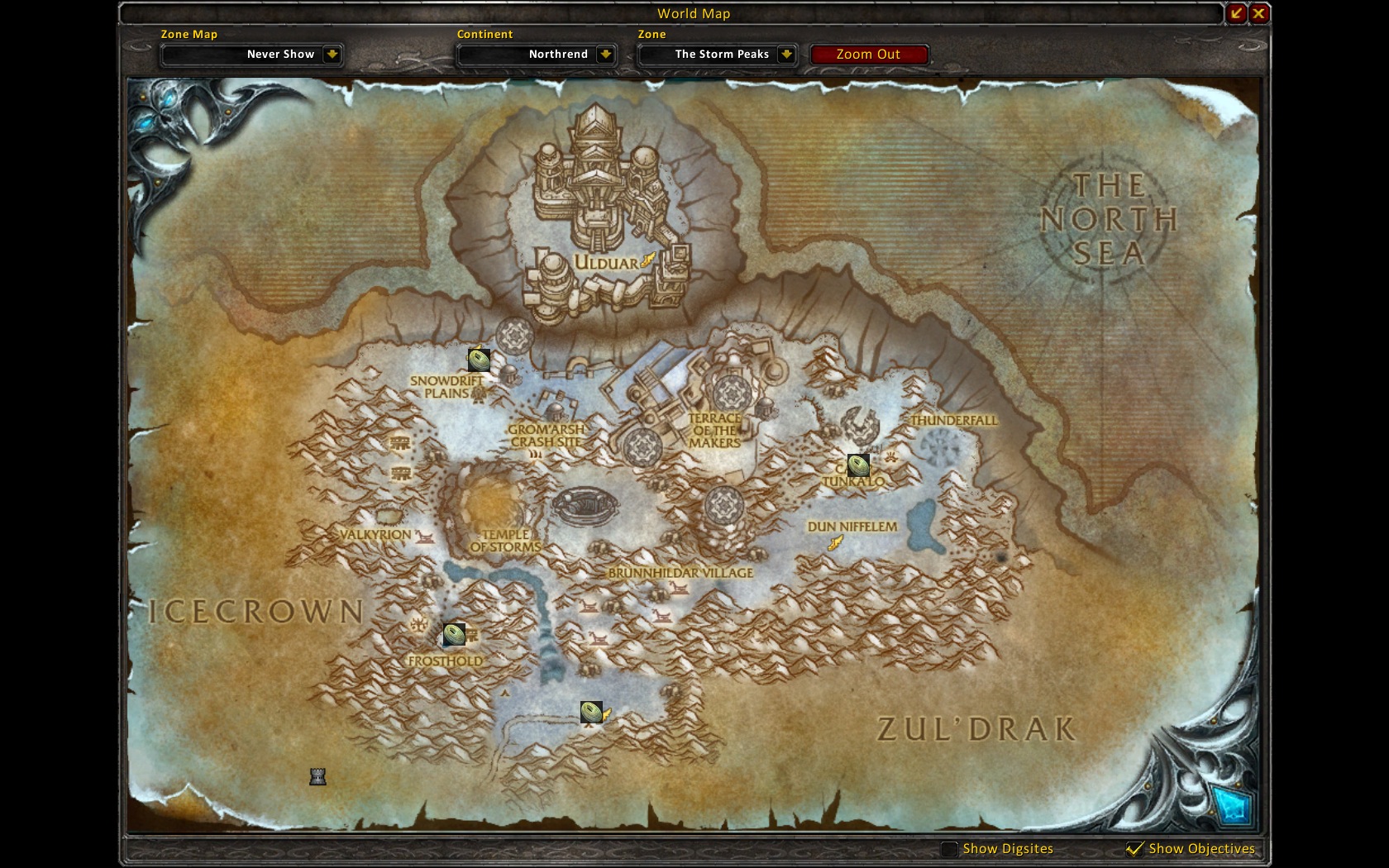Select the quest marker near Snowdrift Plains

tap(479, 360)
